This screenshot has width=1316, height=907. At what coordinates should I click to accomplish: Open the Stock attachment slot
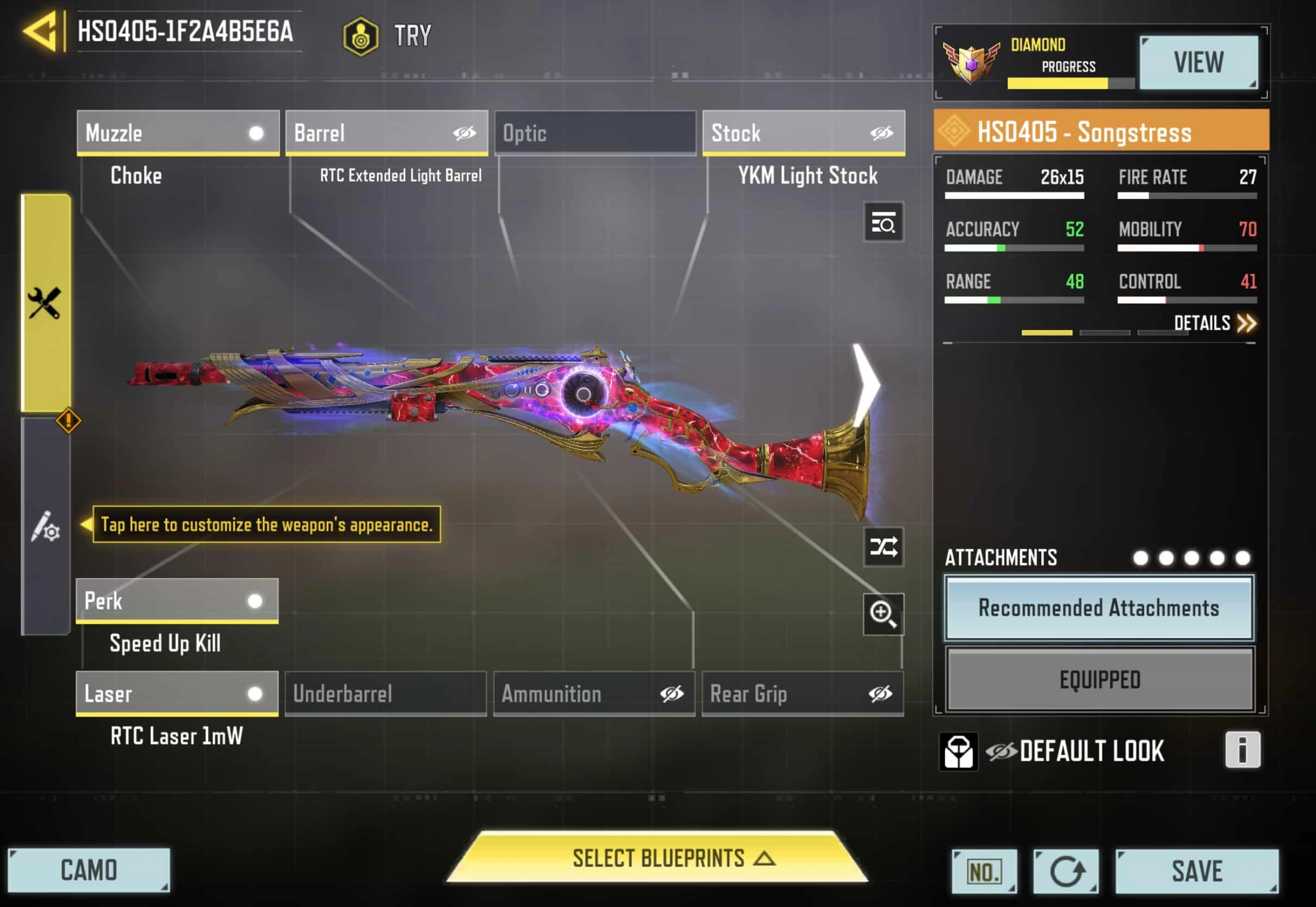[803, 133]
